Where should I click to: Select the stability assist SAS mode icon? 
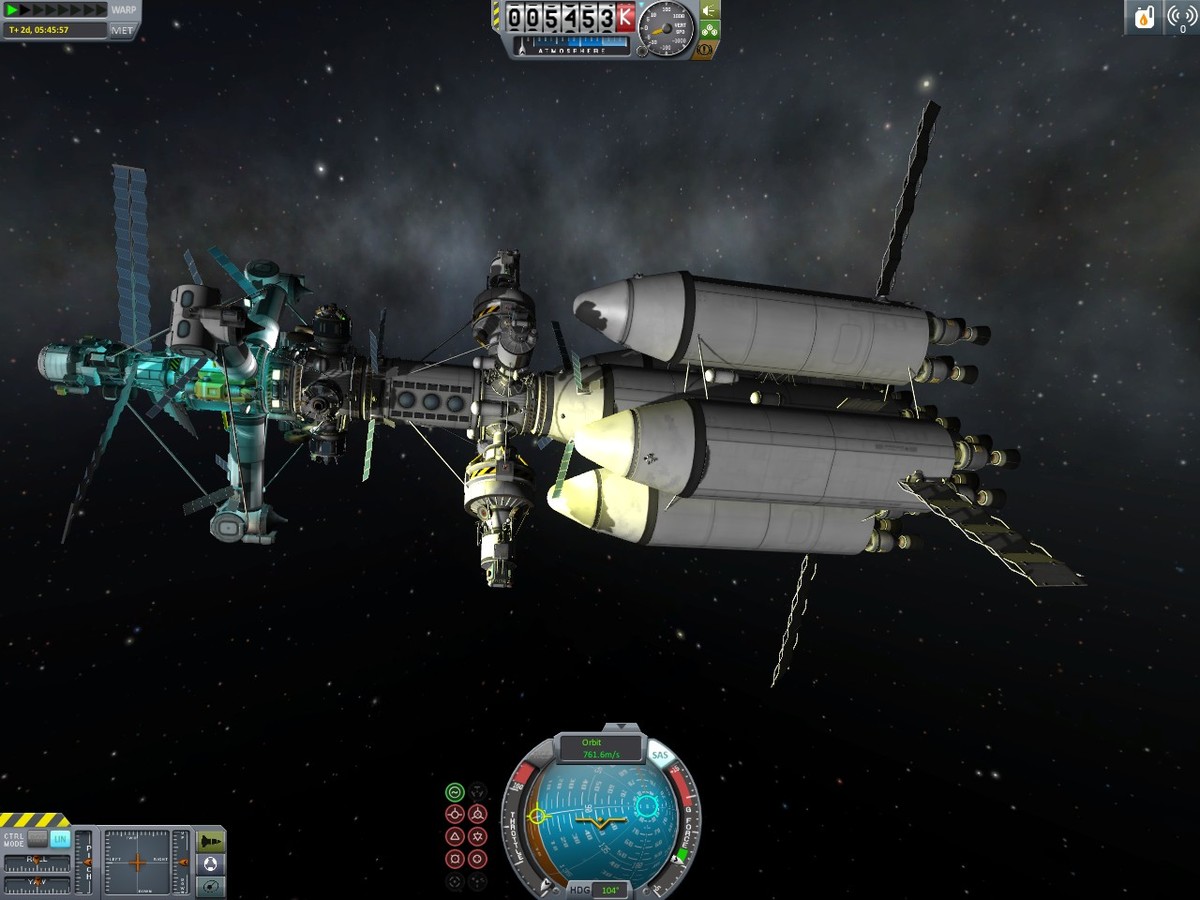[455, 792]
